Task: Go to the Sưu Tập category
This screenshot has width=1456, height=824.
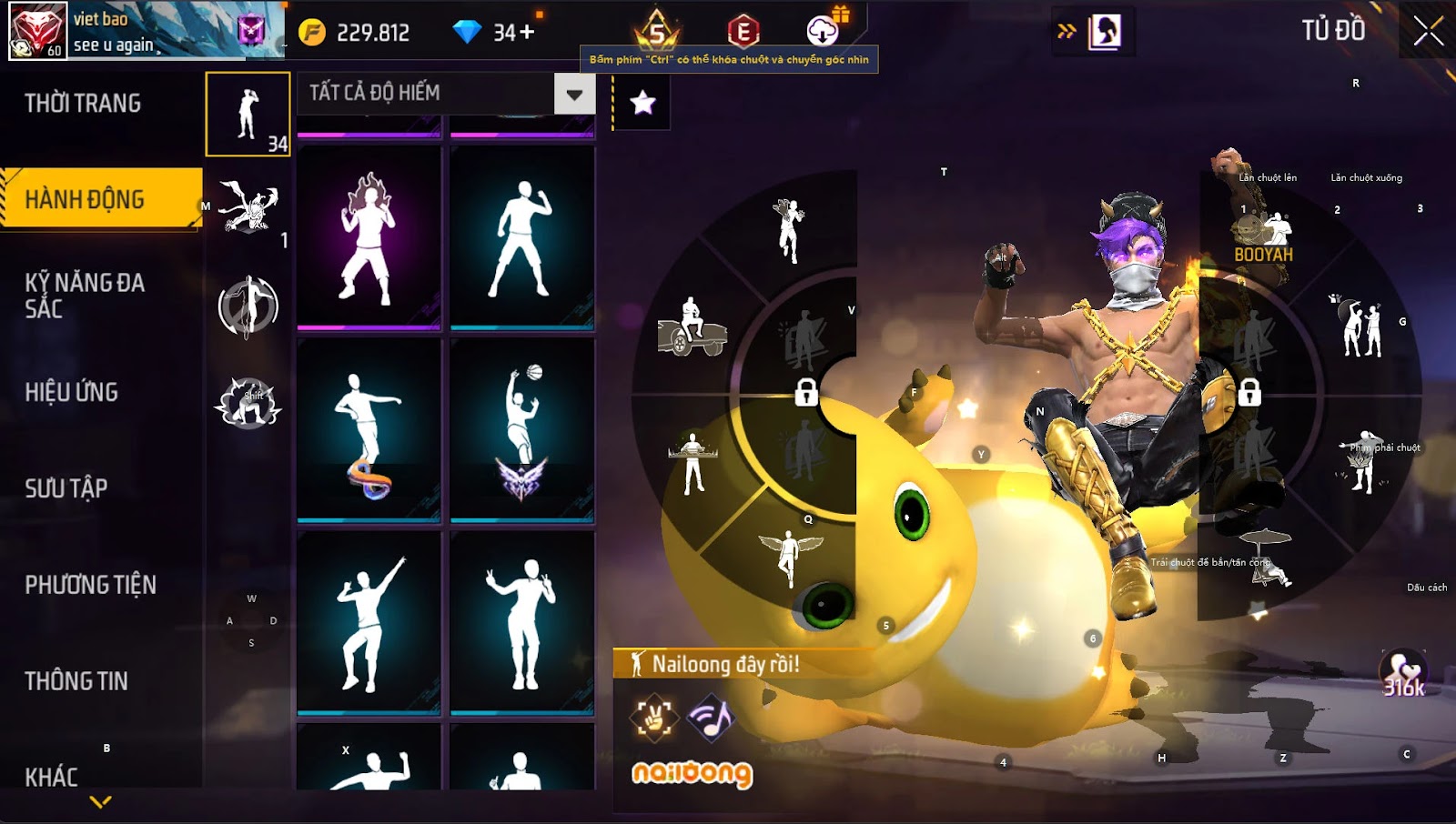Action: (x=66, y=488)
